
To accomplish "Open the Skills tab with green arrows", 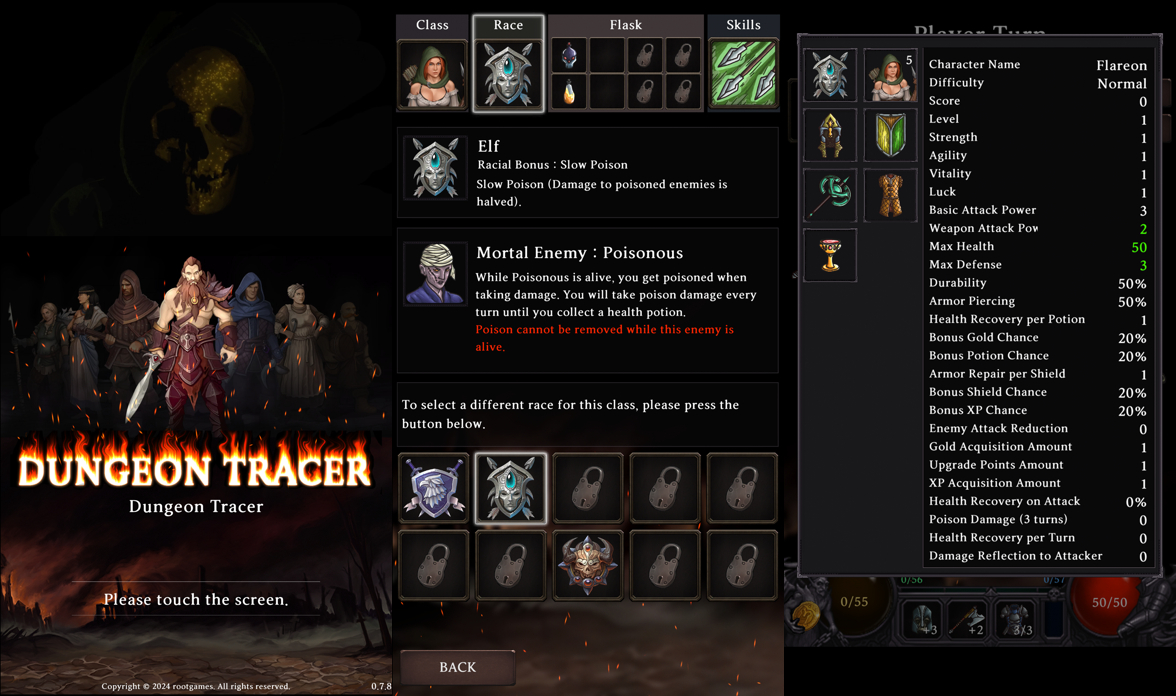I will 743,74.
